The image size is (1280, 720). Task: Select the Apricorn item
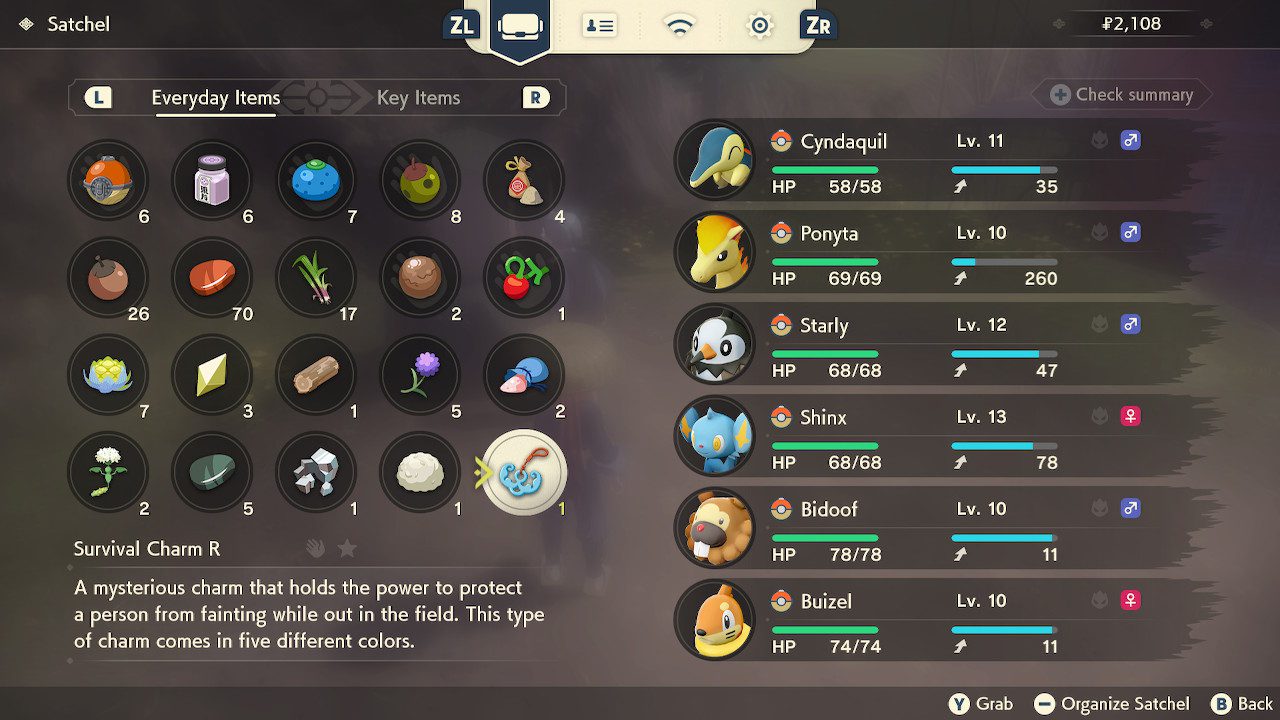coord(108,278)
